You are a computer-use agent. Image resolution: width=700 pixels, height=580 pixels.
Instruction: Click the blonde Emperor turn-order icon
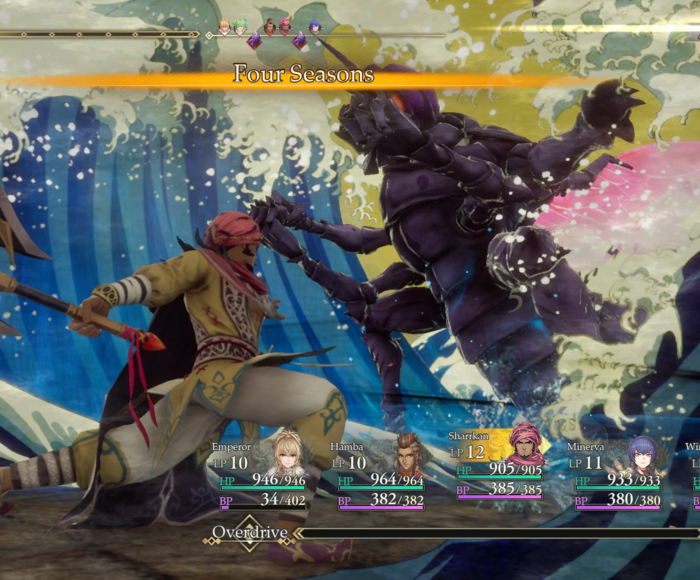(225, 27)
